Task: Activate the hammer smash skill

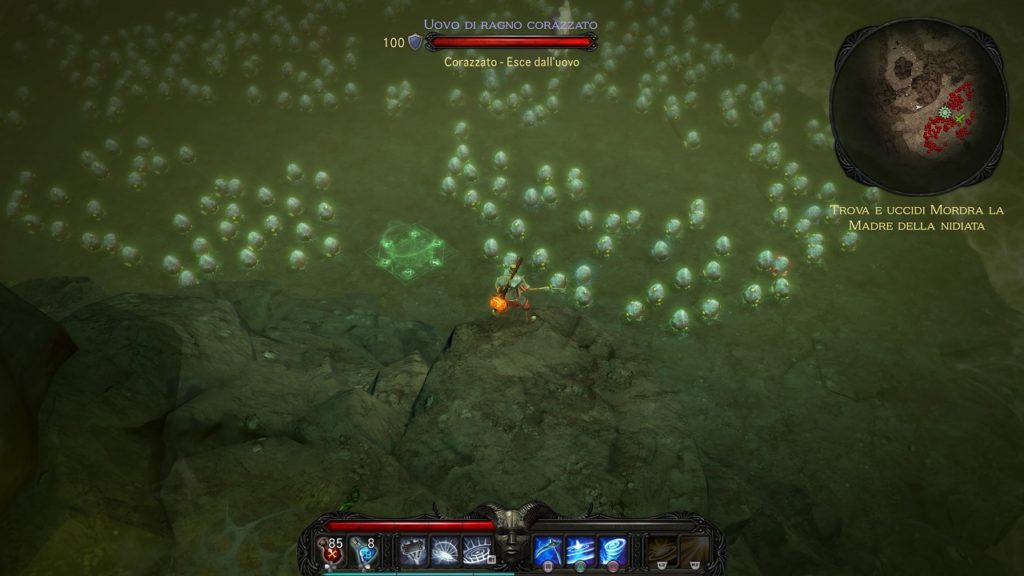Action: (412, 548)
